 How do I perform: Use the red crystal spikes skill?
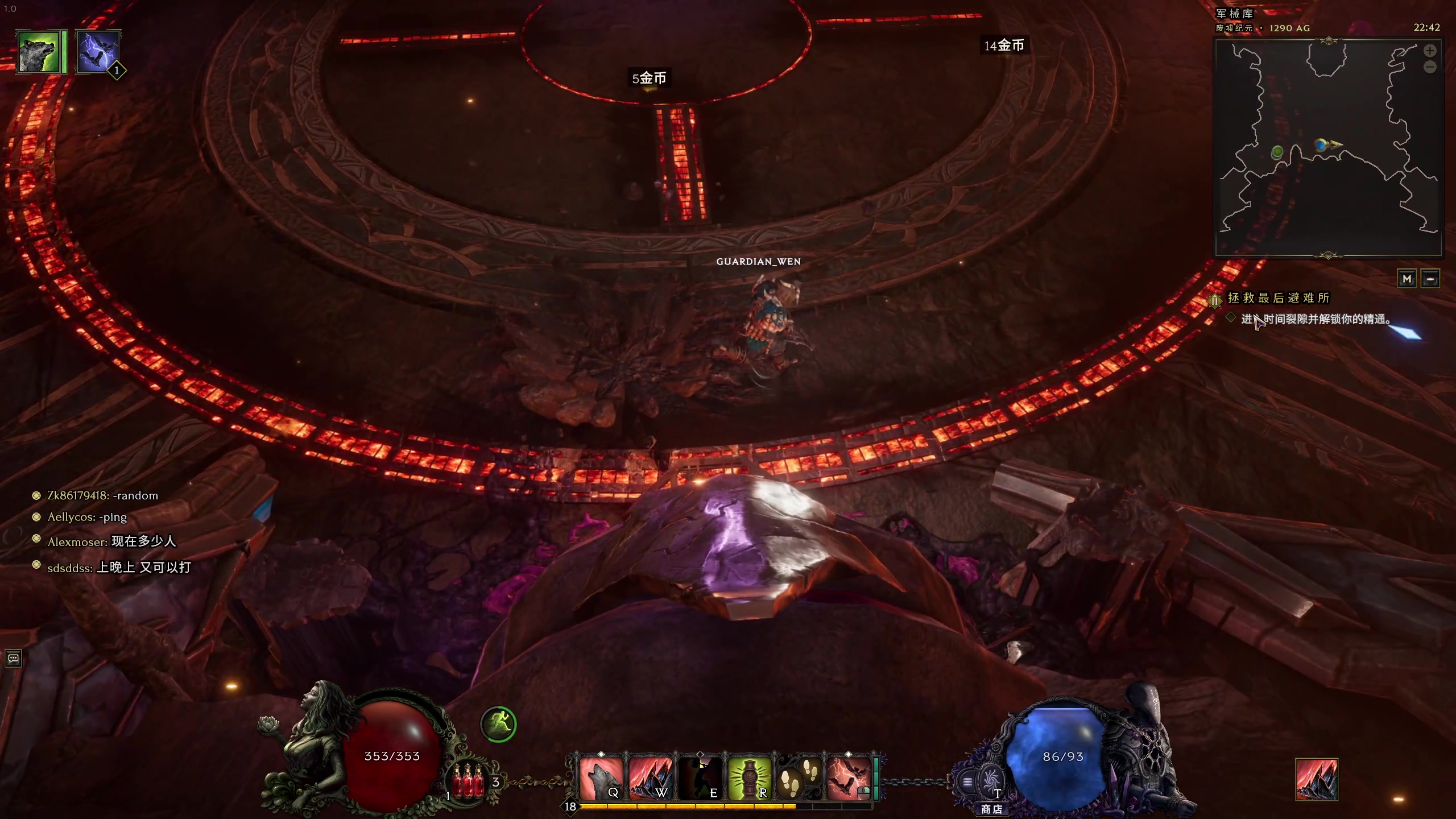point(650,778)
